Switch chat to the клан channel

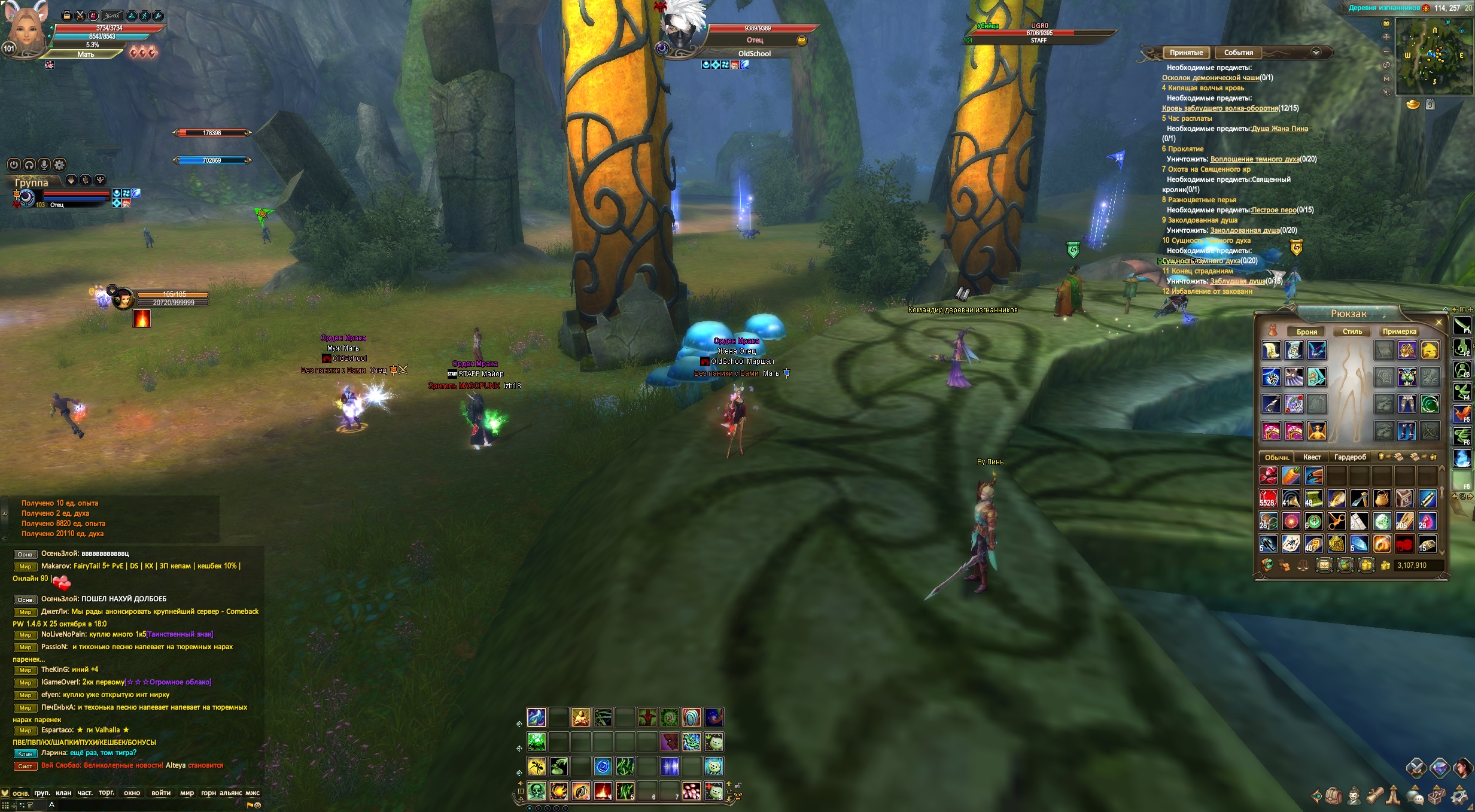coord(63,793)
